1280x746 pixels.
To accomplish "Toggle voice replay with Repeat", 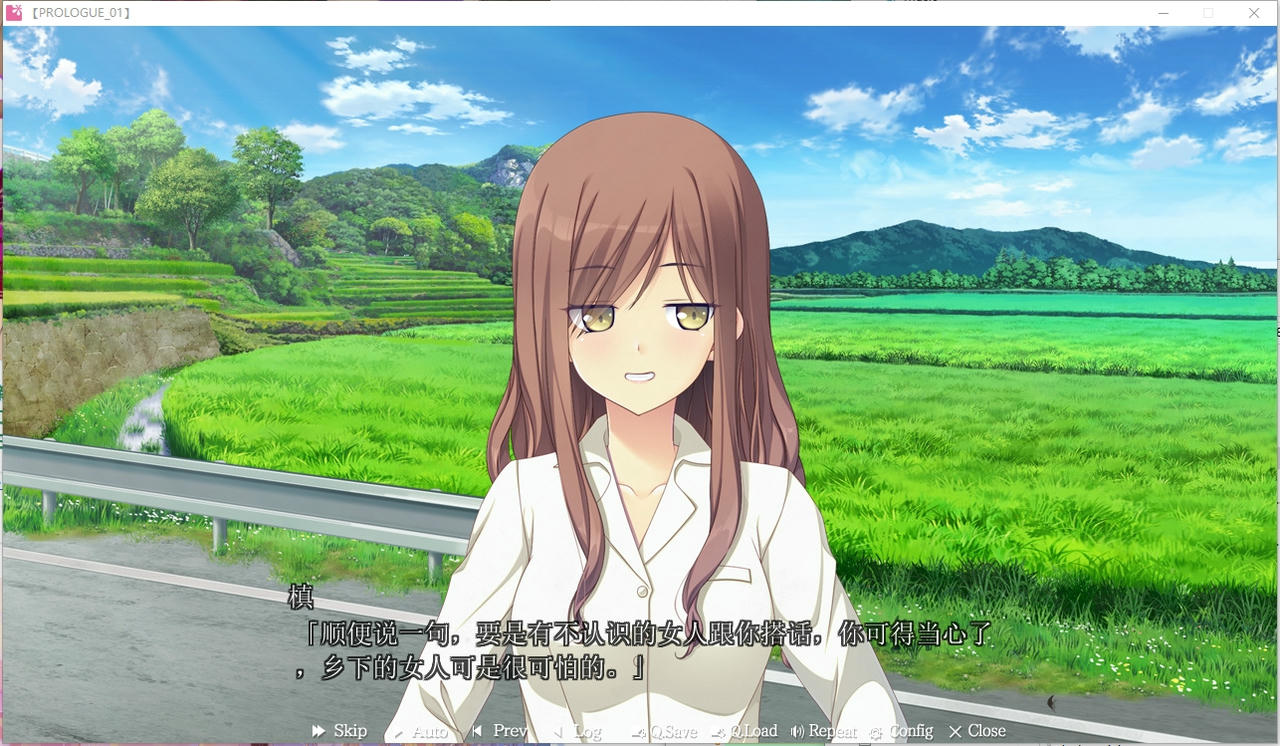I will (x=823, y=730).
